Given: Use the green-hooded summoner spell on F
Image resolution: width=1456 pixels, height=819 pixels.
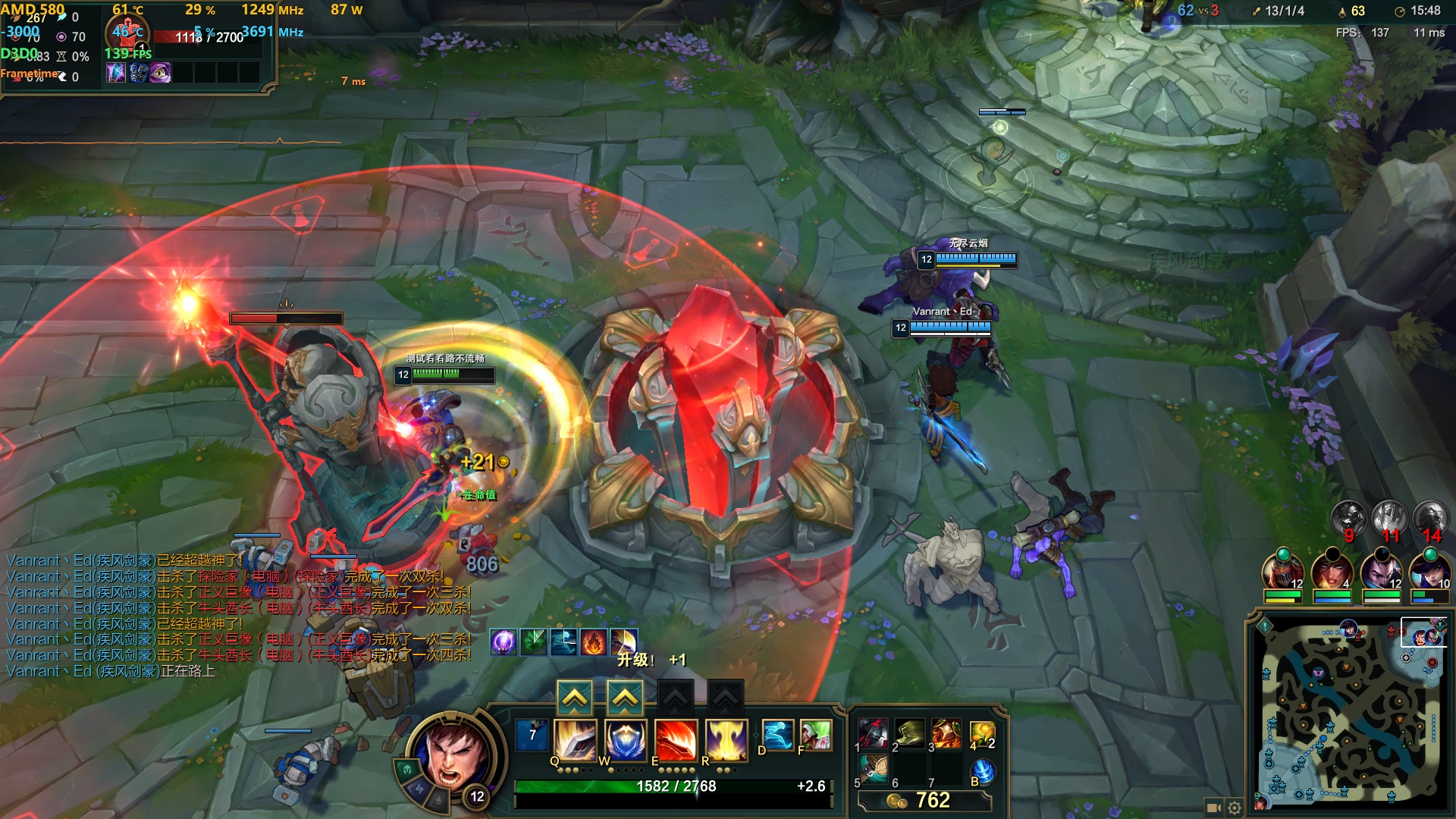Looking at the screenshot, I should [815, 735].
